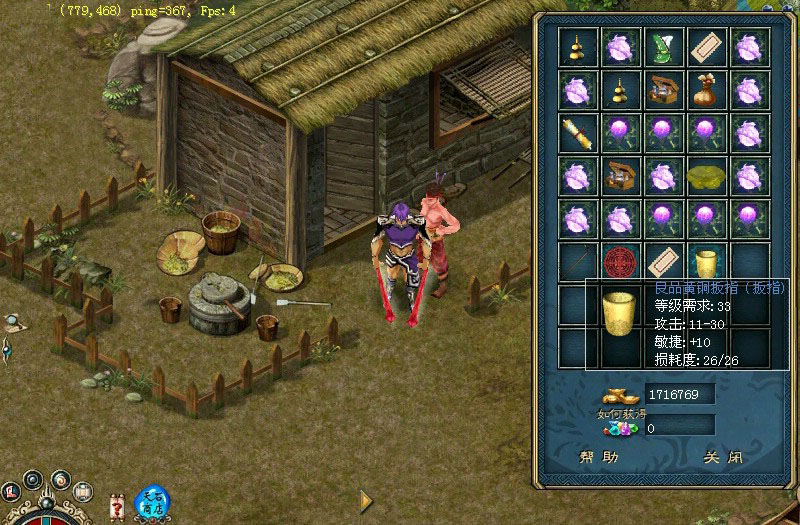Click the yellow arrow expander
Screen dimensions: 800x525
(366, 500)
